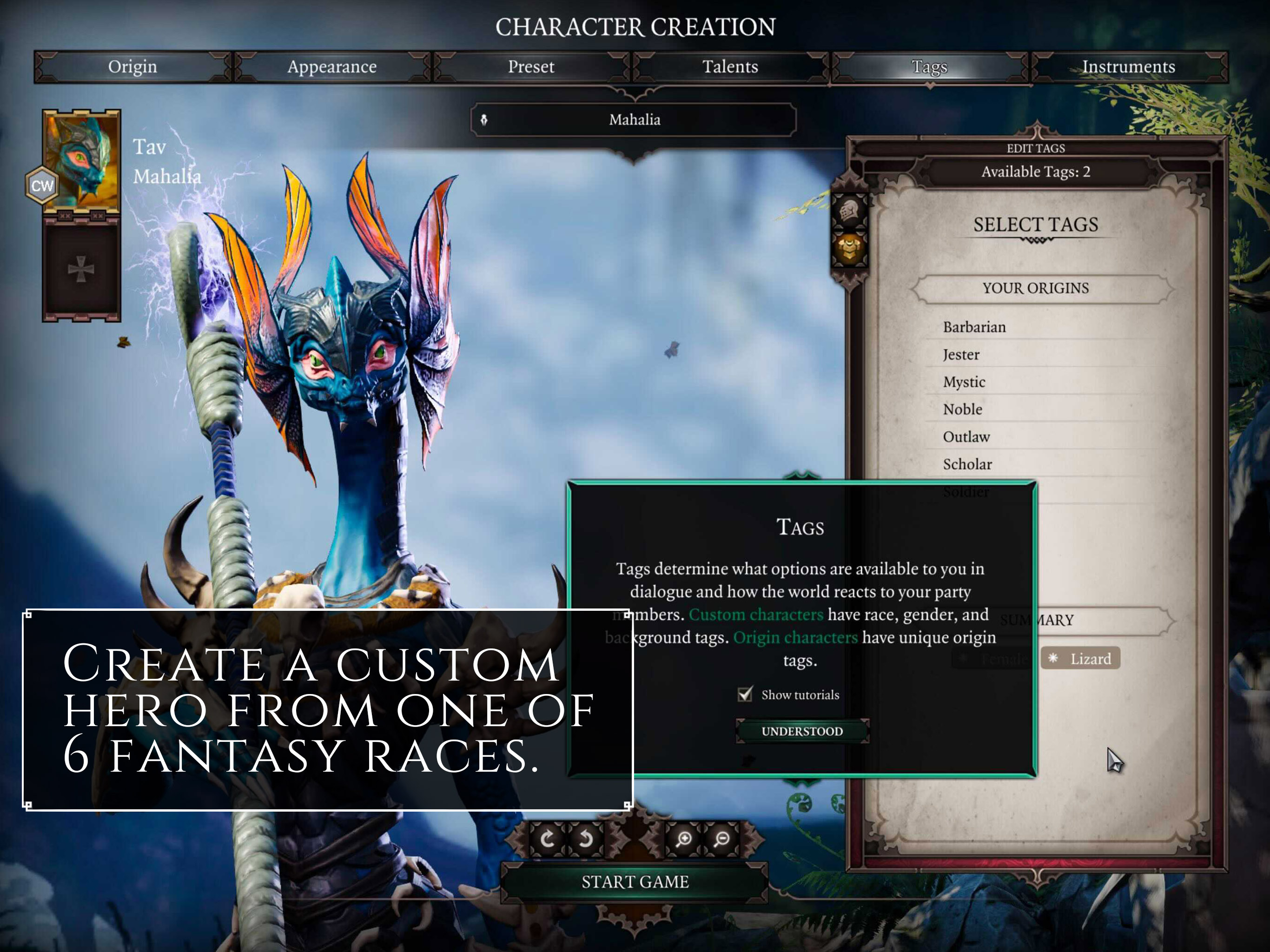Select the Mystic tag

coord(964,383)
